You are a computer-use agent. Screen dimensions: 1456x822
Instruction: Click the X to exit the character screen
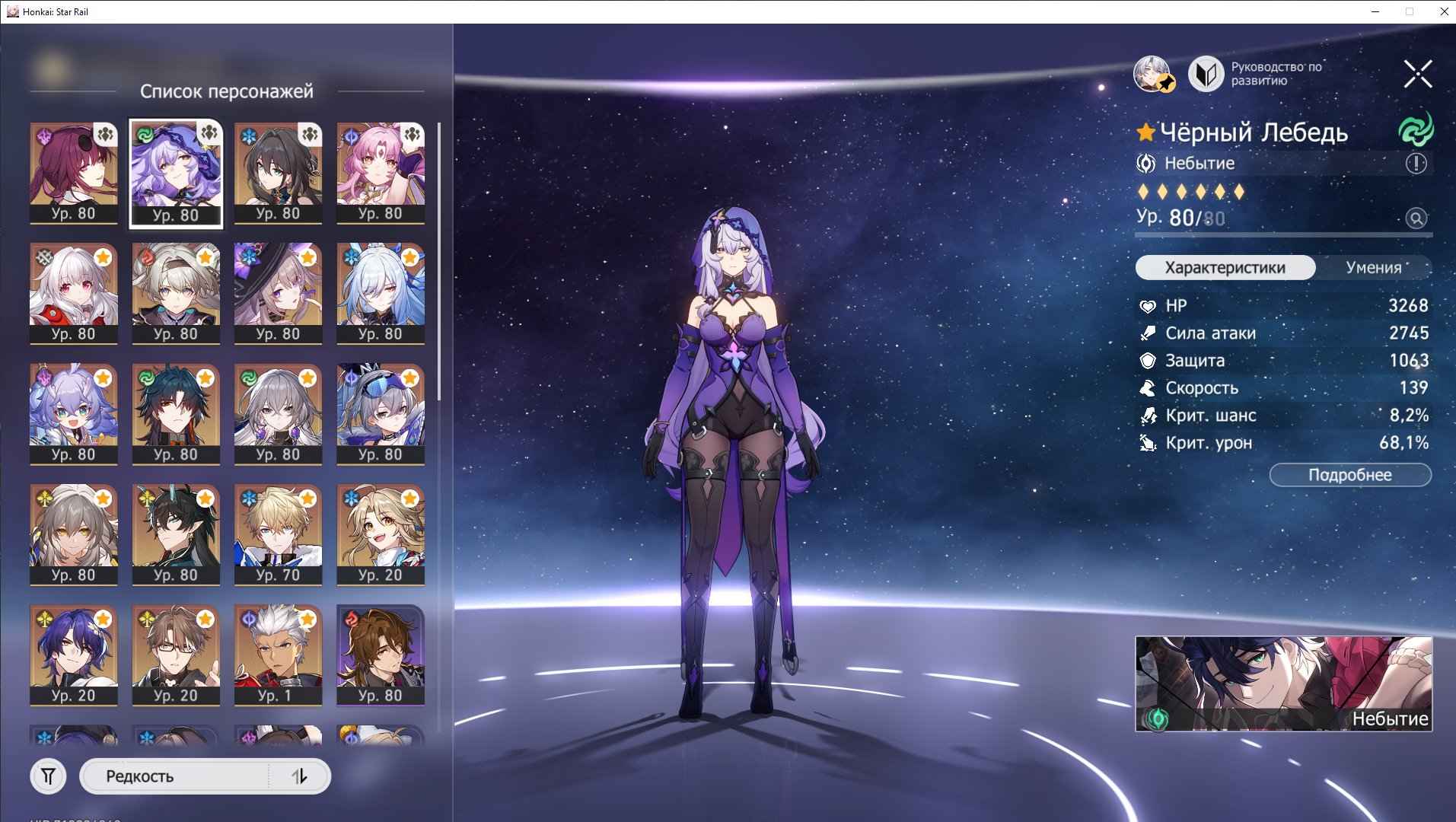(x=1416, y=74)
